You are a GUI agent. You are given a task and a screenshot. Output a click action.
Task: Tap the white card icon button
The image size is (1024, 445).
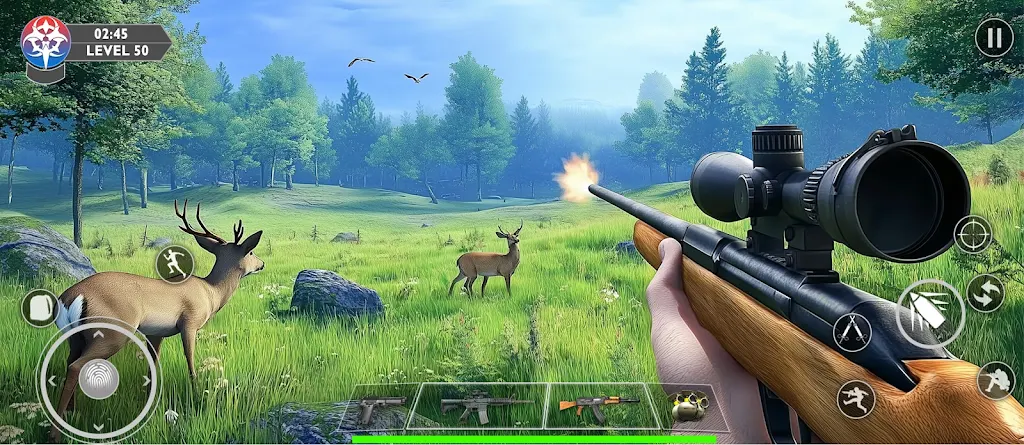[x=40, y=308]
